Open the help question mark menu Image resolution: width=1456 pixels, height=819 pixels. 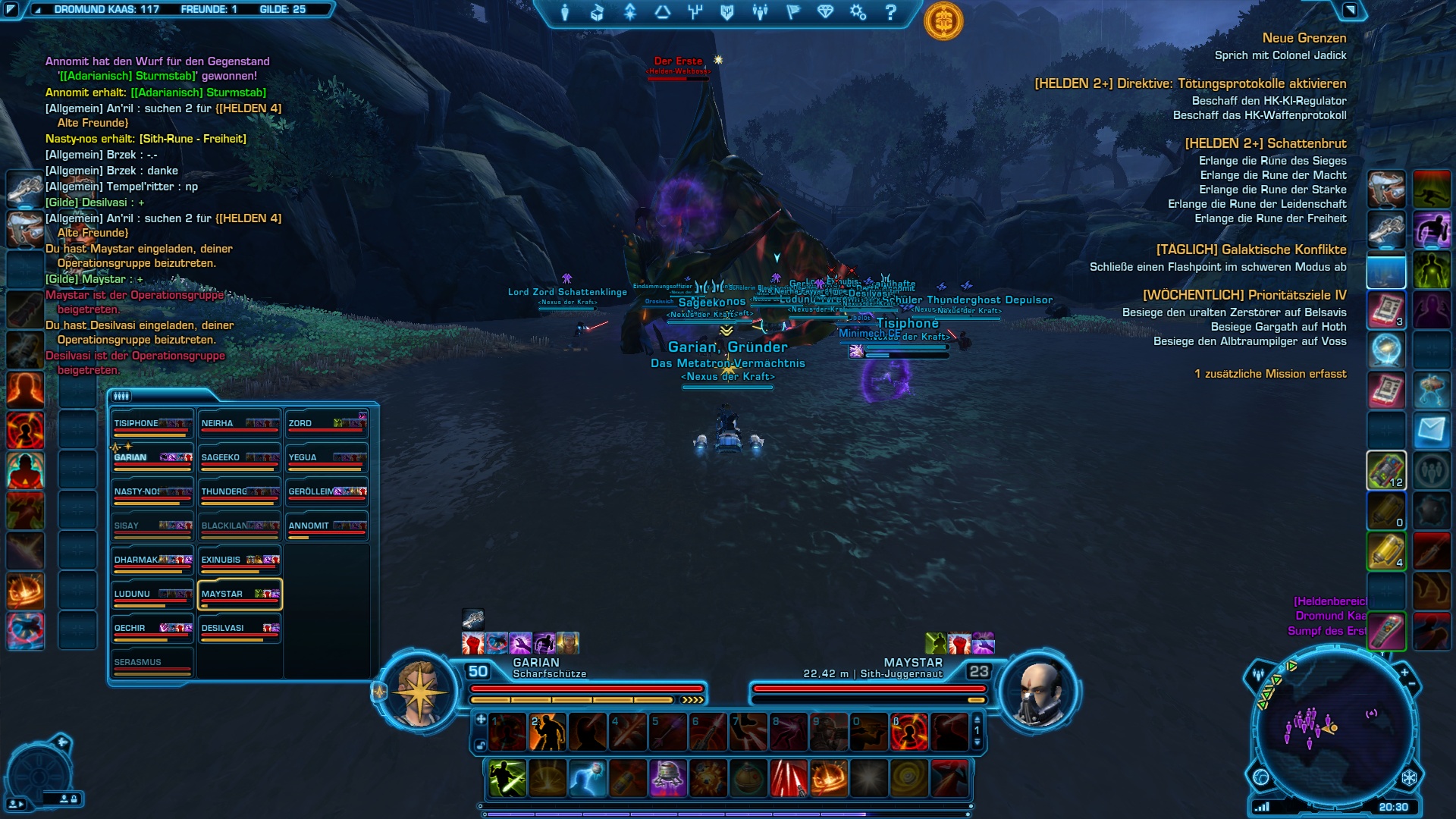click(x=891, y=12)
